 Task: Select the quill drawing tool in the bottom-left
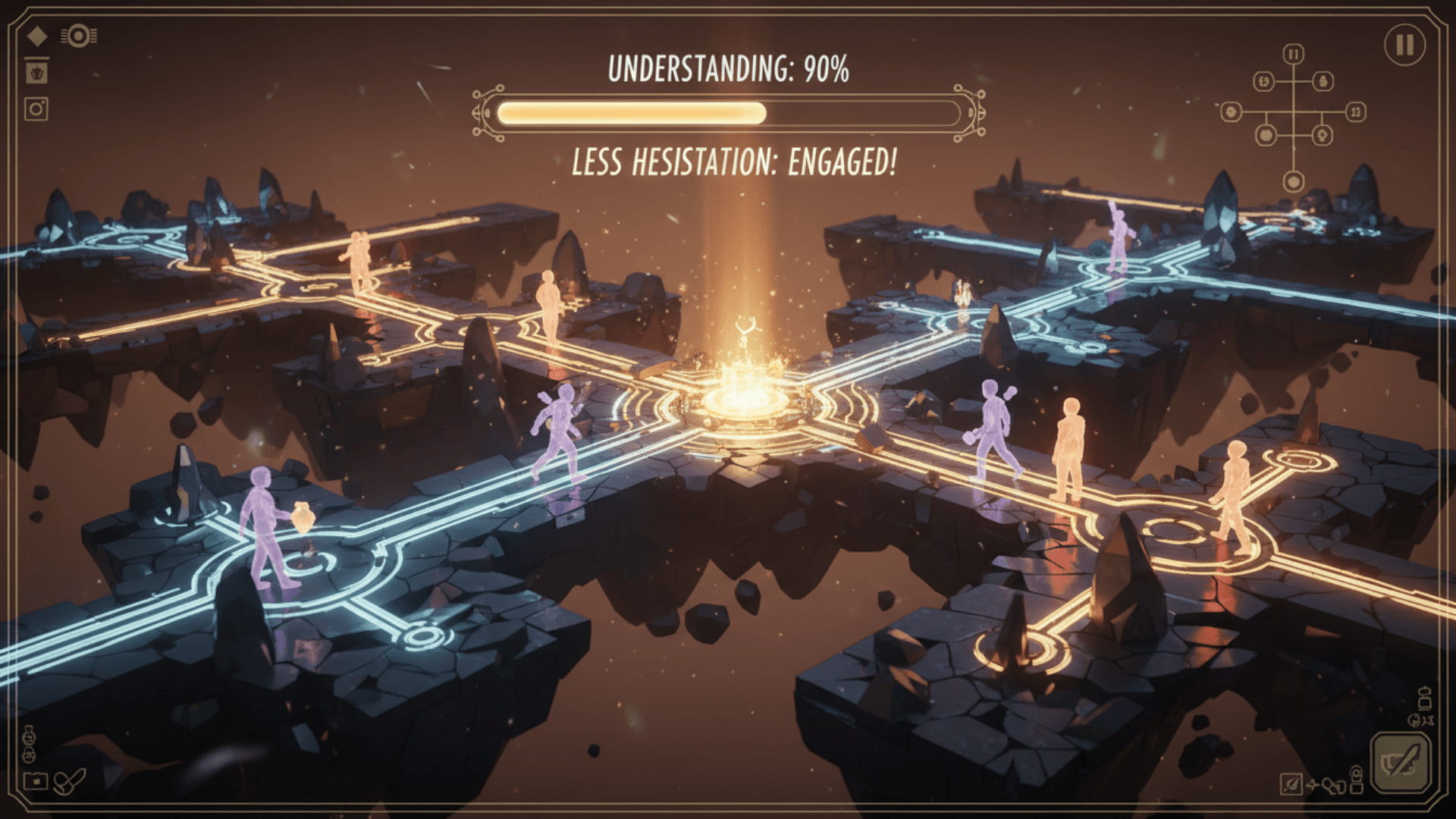69,782
